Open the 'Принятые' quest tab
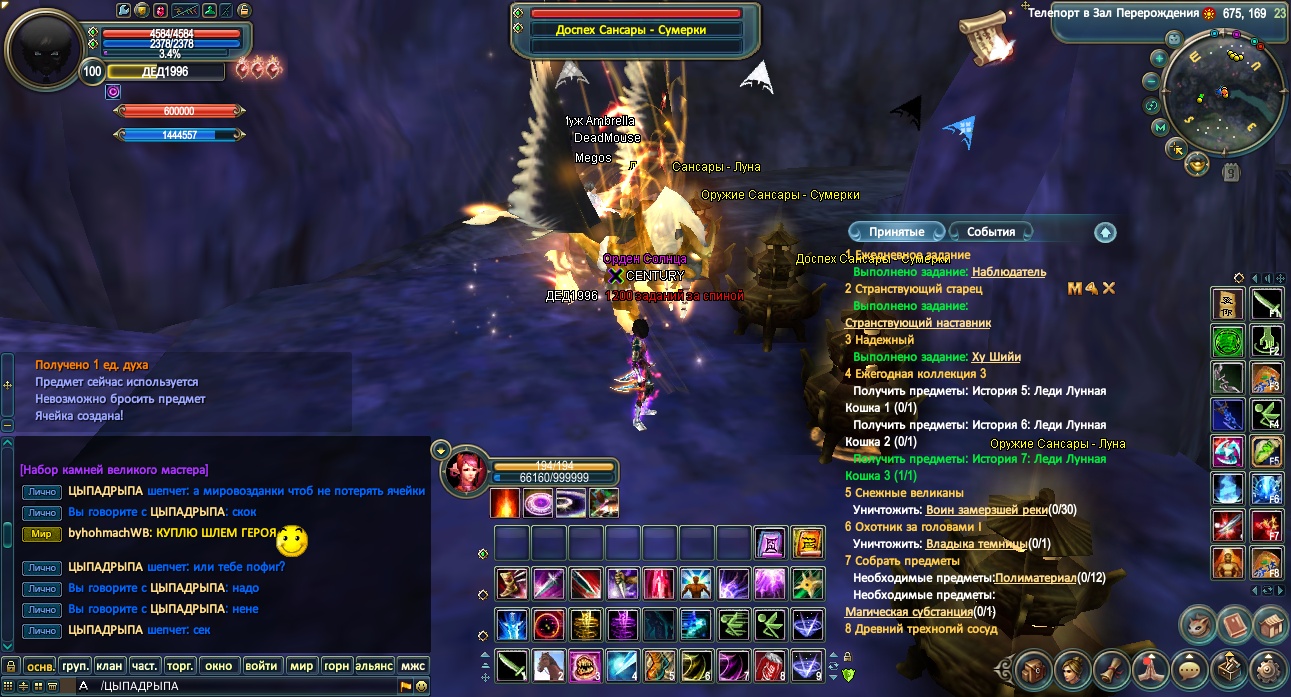This screenshot has height=697, width=1291. point(896,232)
